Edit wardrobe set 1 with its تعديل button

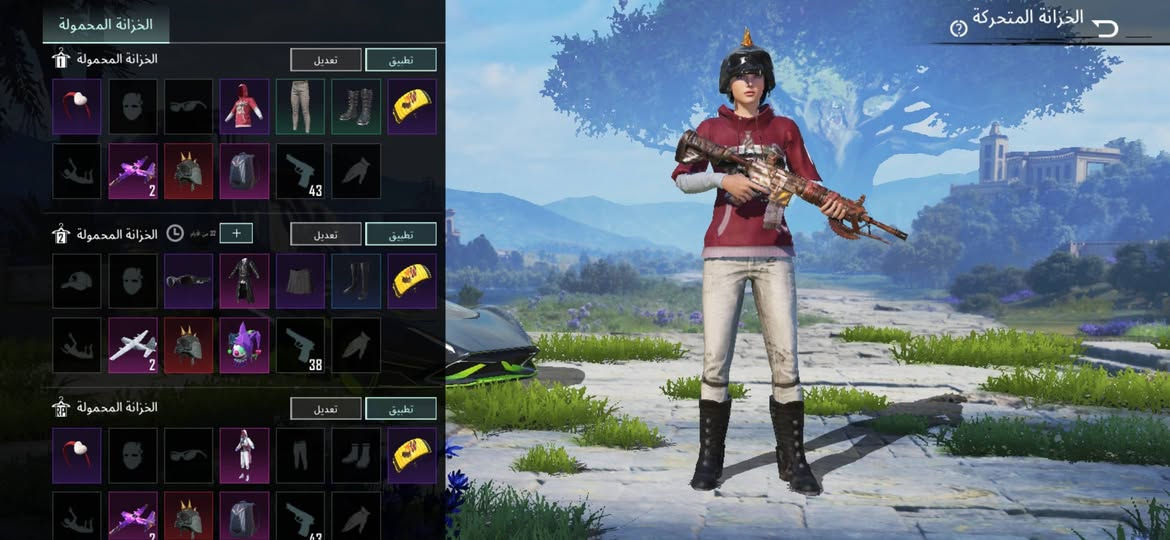click(325, 60)
